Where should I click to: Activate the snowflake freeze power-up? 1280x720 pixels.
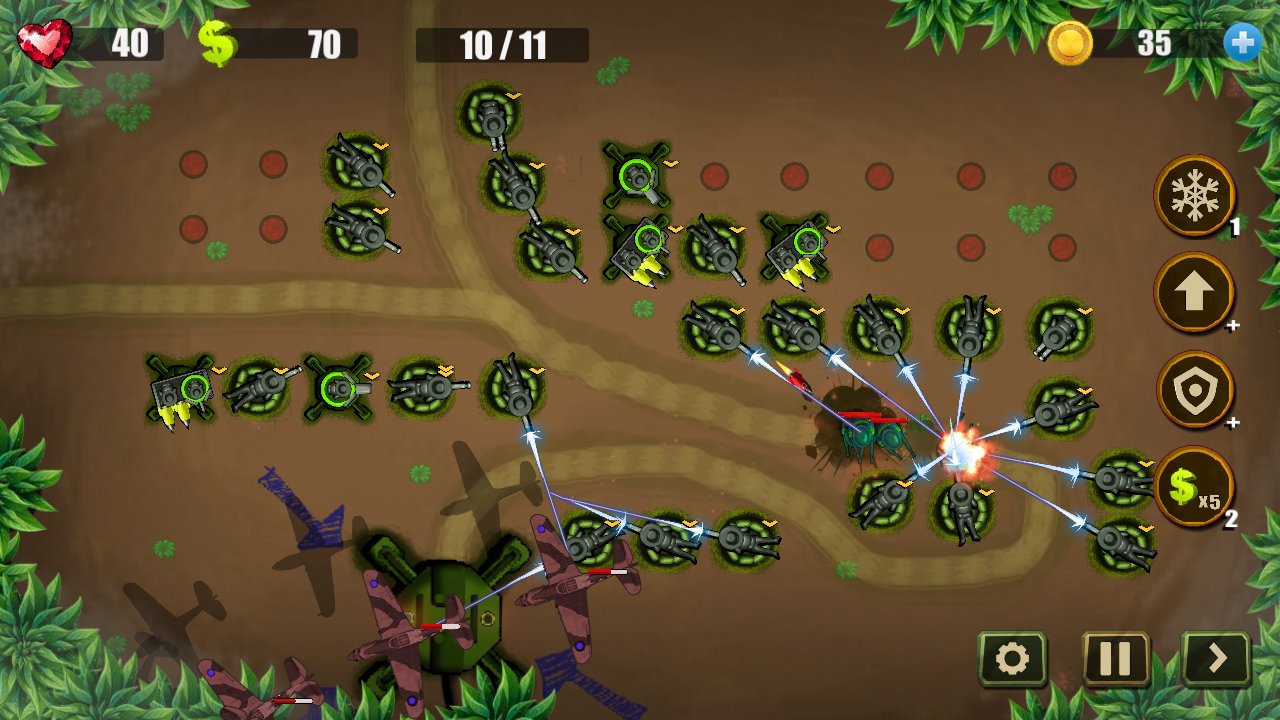1194,195
